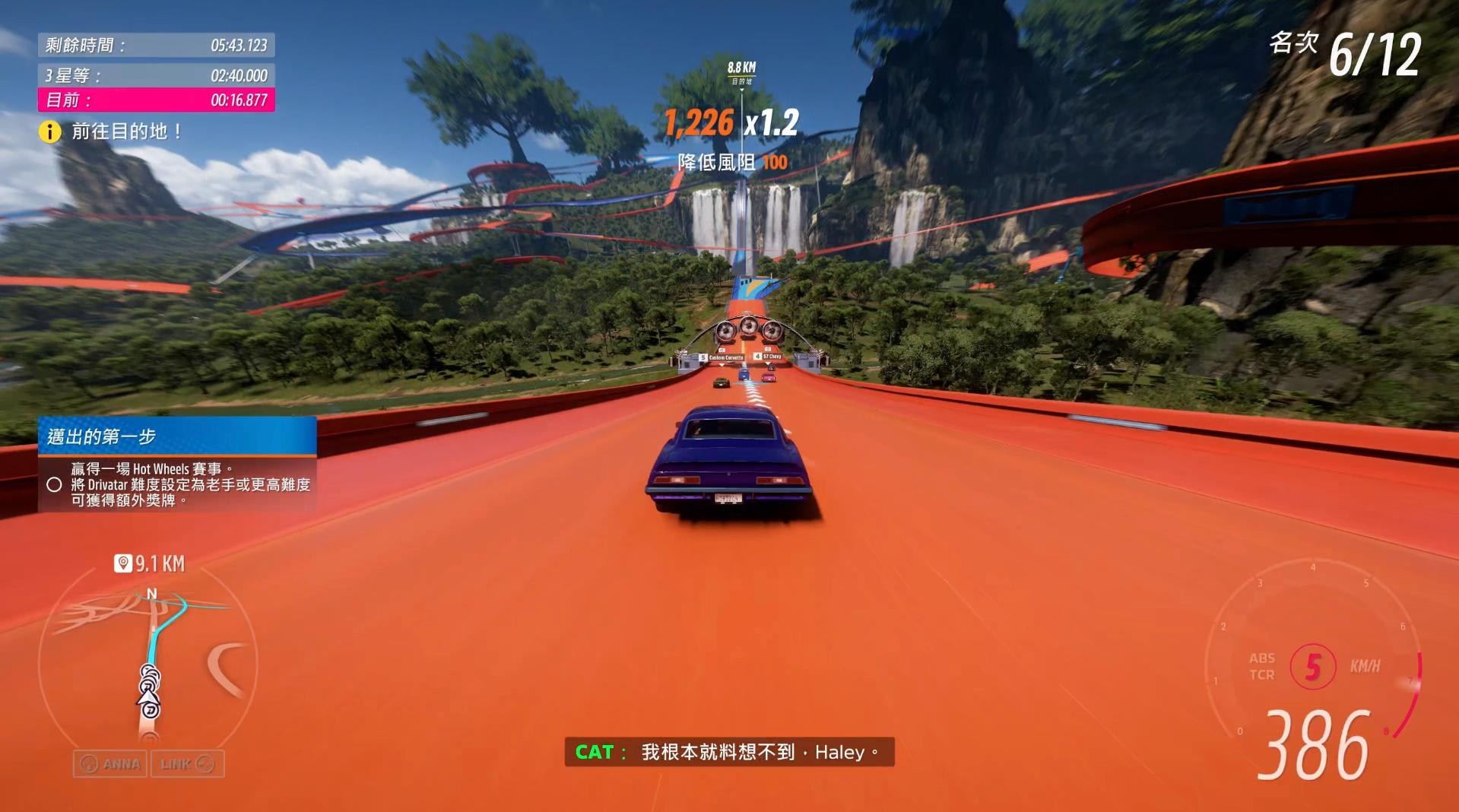This screenshot has height=812, width=1459.
Task: Click the waypoint pin icon next to 9.1 KM
Action: coord(122,563)
